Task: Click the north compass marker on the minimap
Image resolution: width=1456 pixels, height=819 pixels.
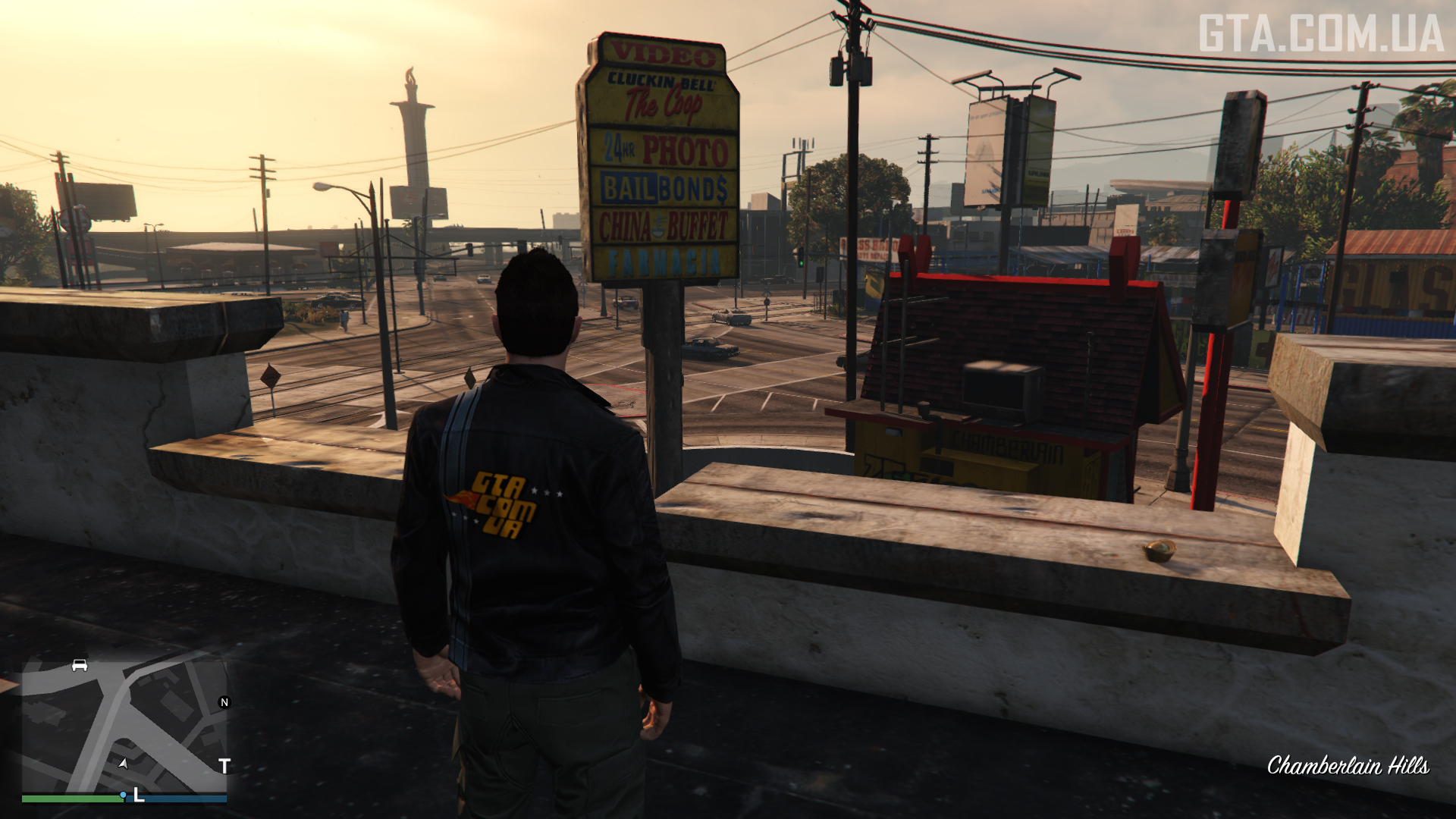Action: (x=224, y=702)
